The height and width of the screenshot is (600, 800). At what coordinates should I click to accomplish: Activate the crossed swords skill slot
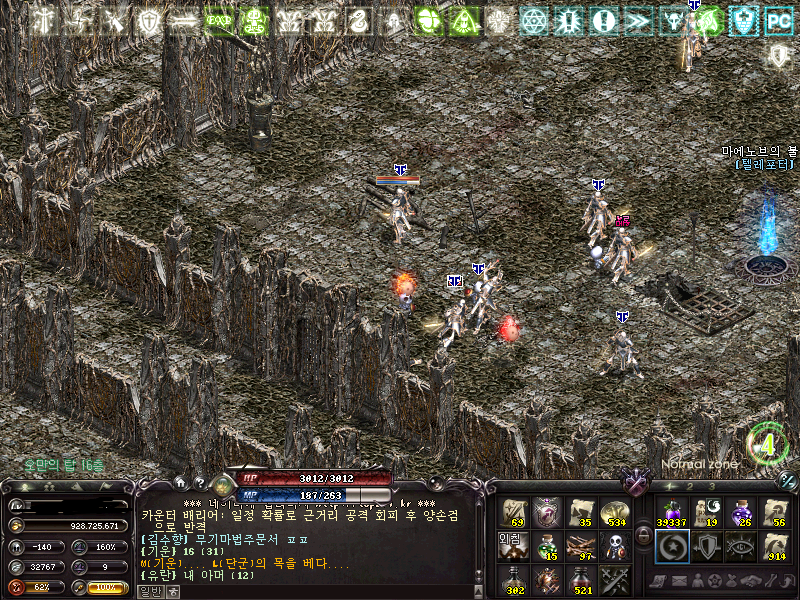[614, 579]
